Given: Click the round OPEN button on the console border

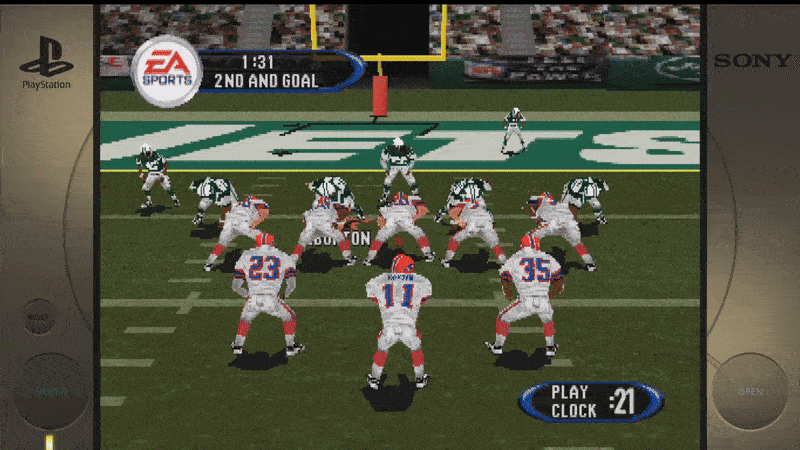Looking at the screenshot, I should [750, 391].
